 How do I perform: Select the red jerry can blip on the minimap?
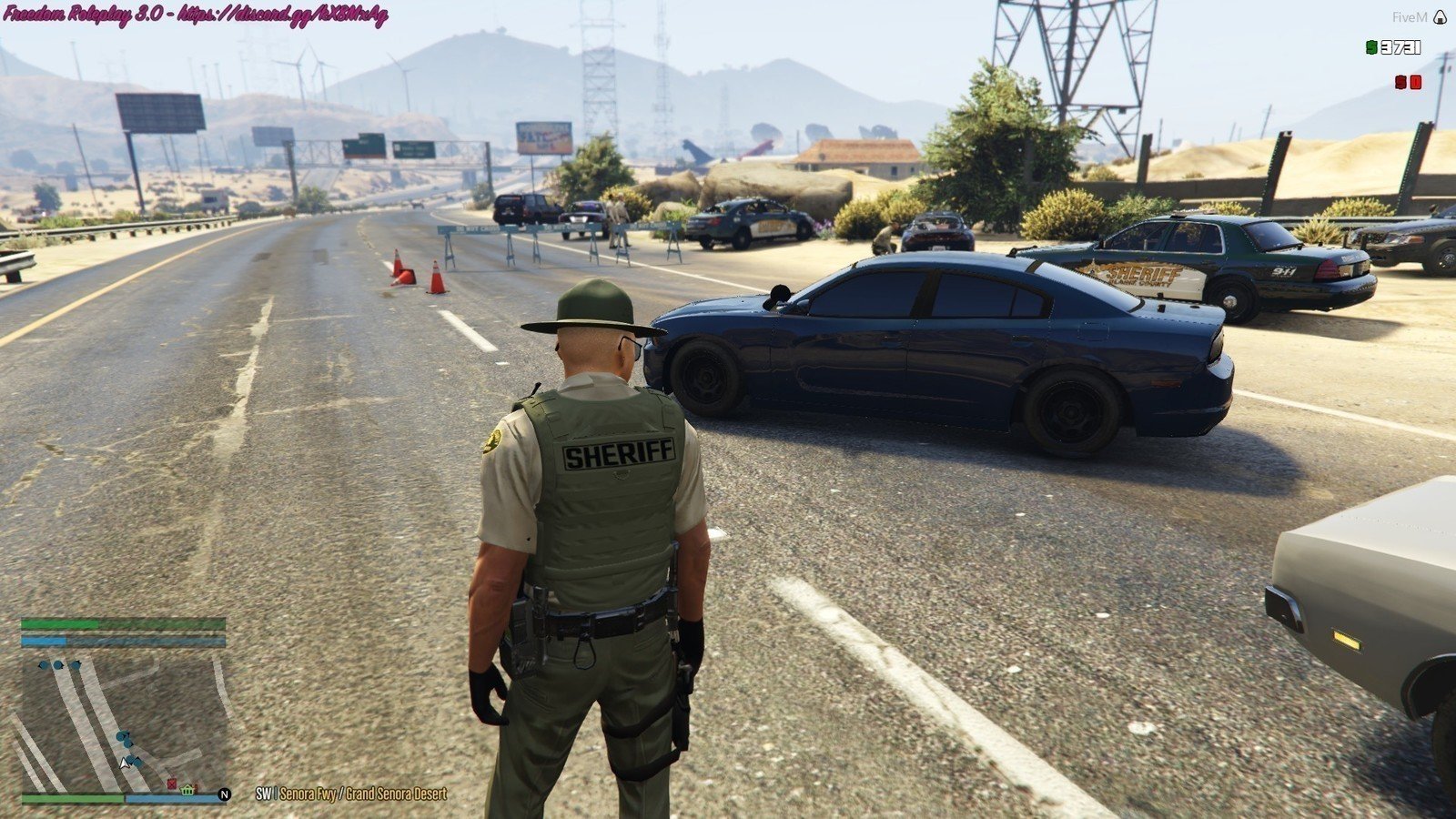click(171, 784)
